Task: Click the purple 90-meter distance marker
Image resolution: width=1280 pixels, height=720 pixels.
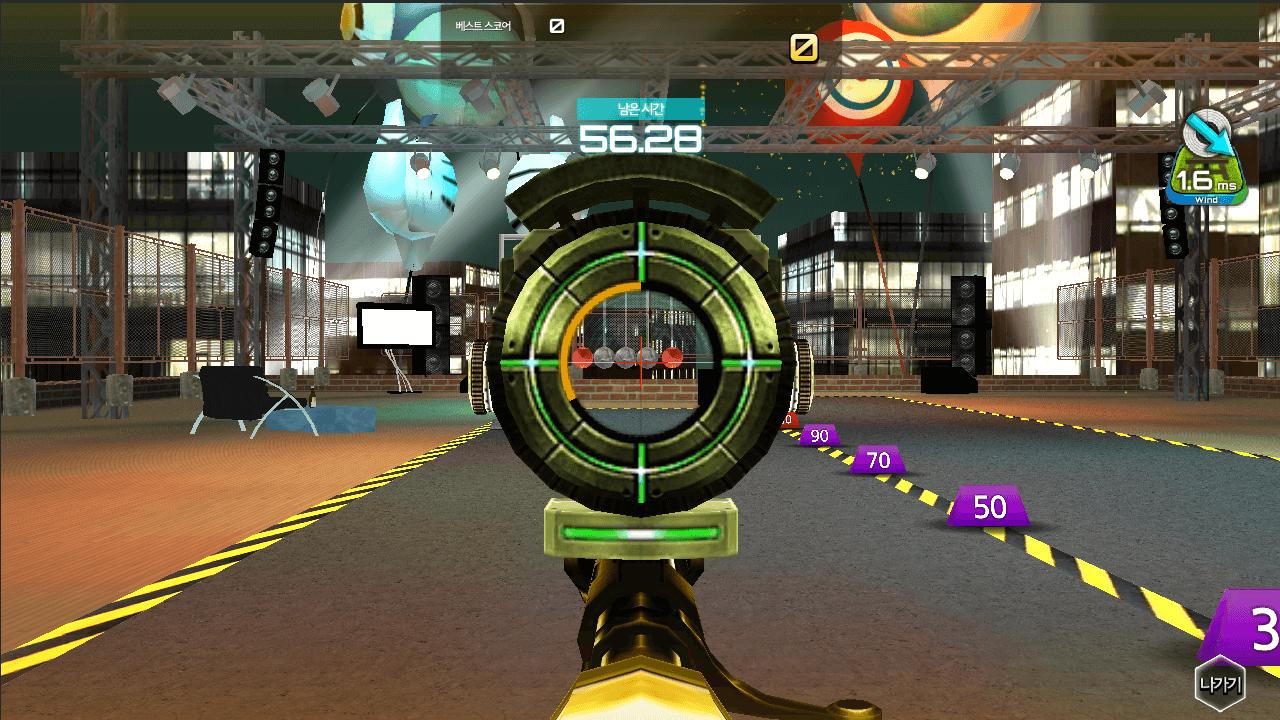Action: click(817, 435)
